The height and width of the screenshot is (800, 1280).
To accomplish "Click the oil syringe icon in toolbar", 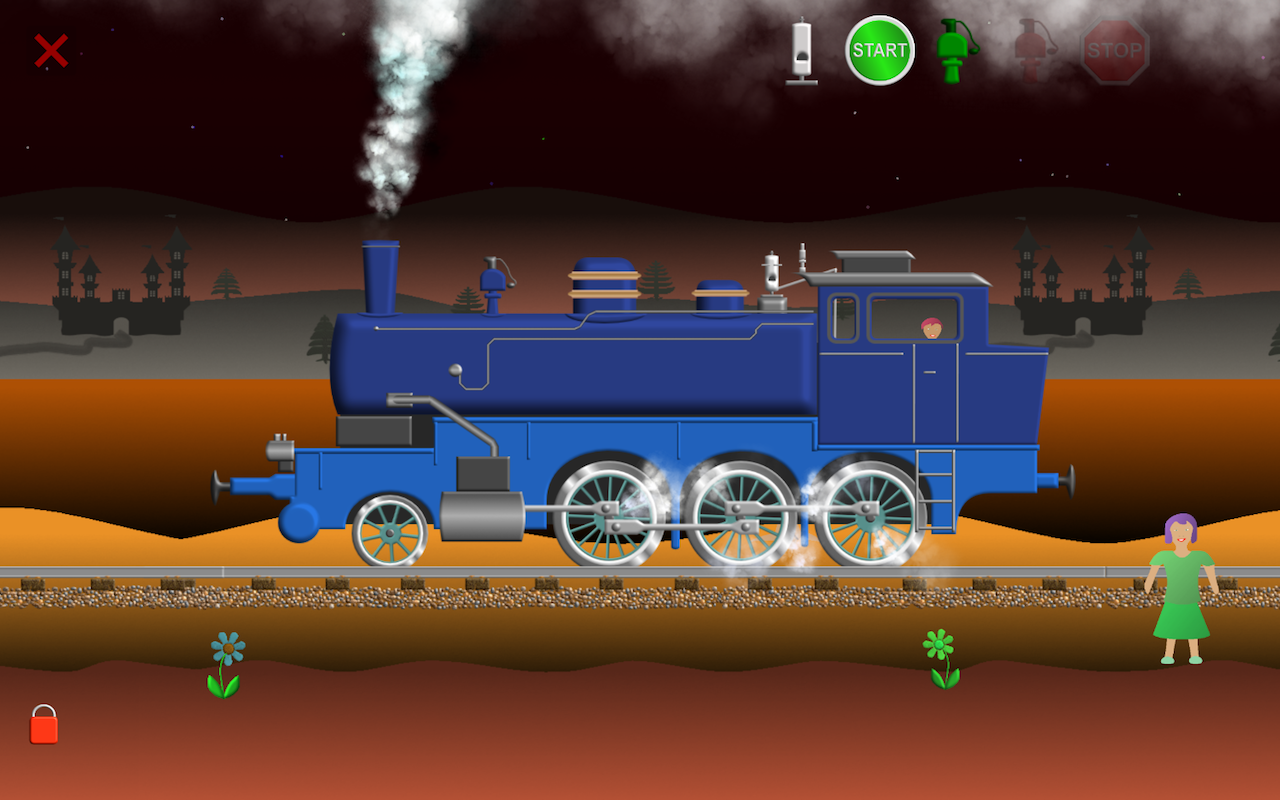I will click(800, 55).
